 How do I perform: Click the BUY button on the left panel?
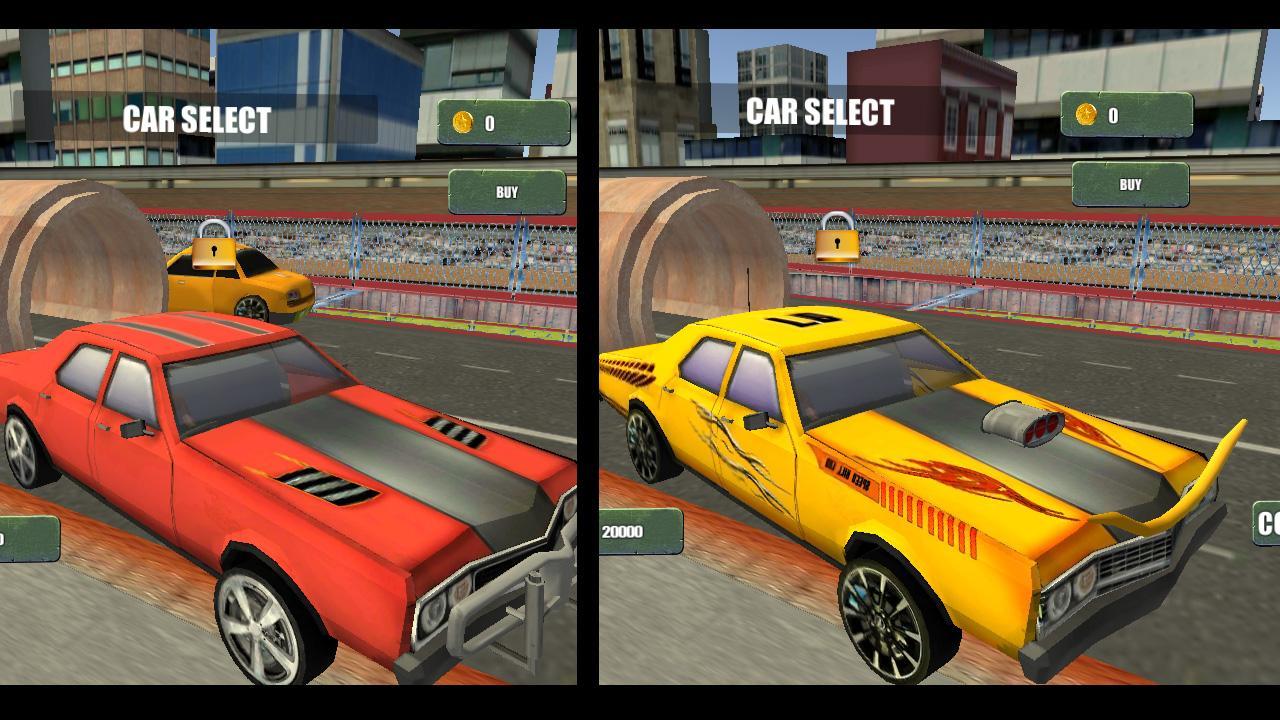(507, 191)
